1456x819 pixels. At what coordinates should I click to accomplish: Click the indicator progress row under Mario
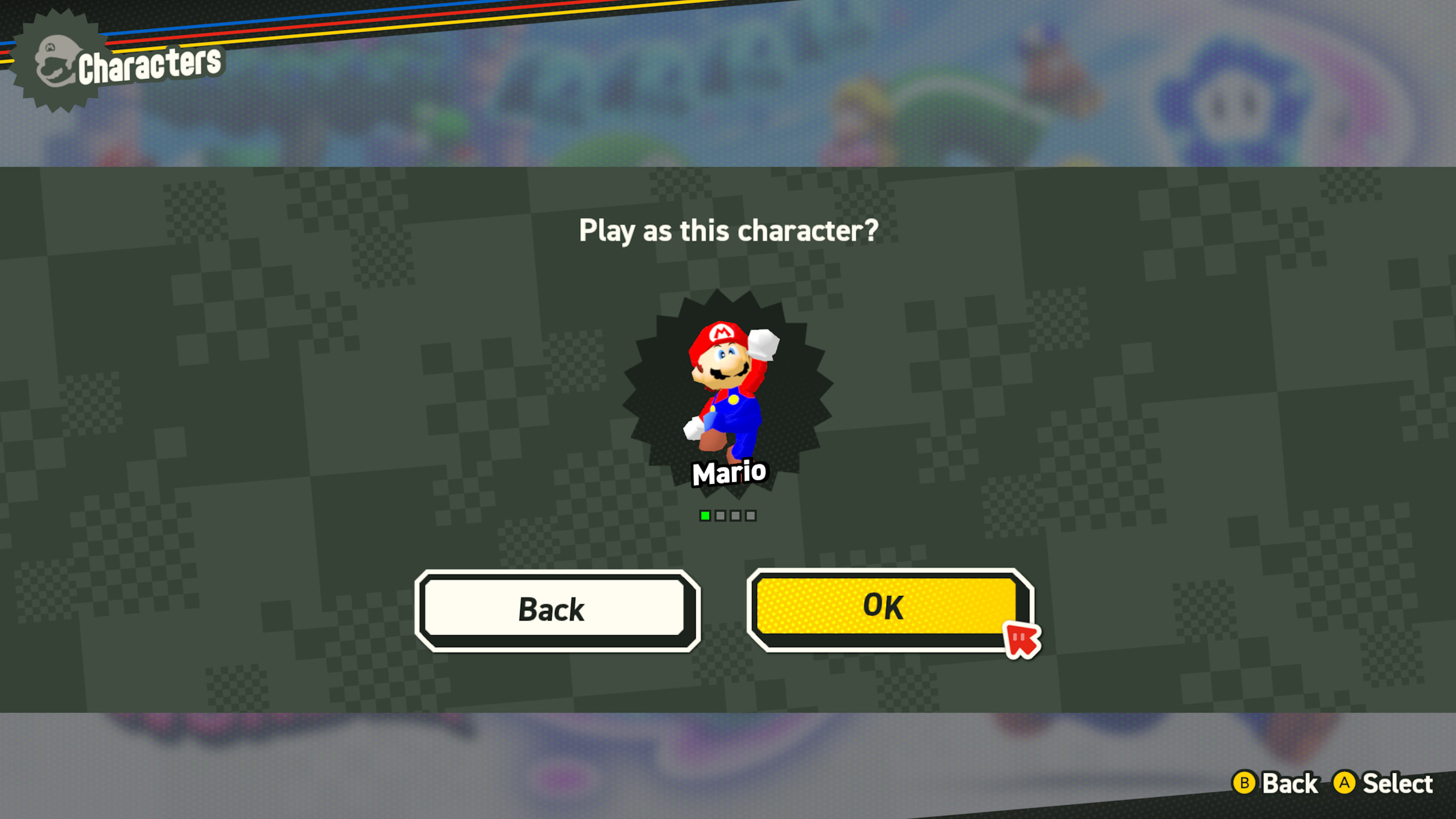coord(727,516)
